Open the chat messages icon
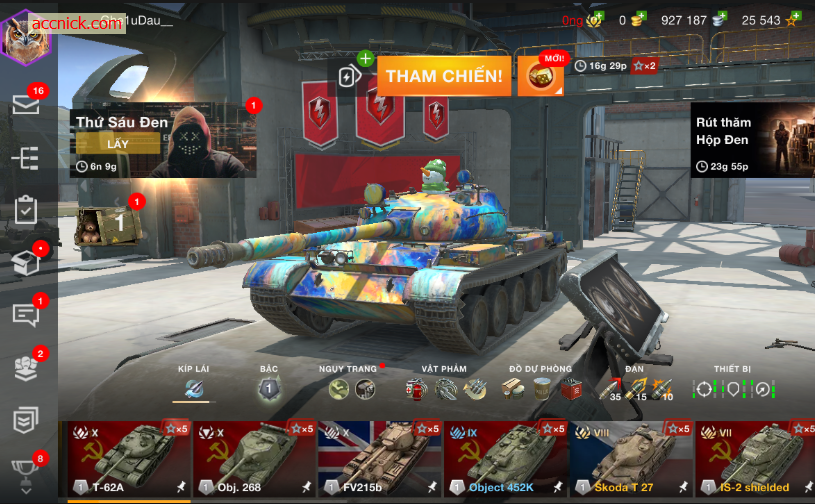 point(26,314)
